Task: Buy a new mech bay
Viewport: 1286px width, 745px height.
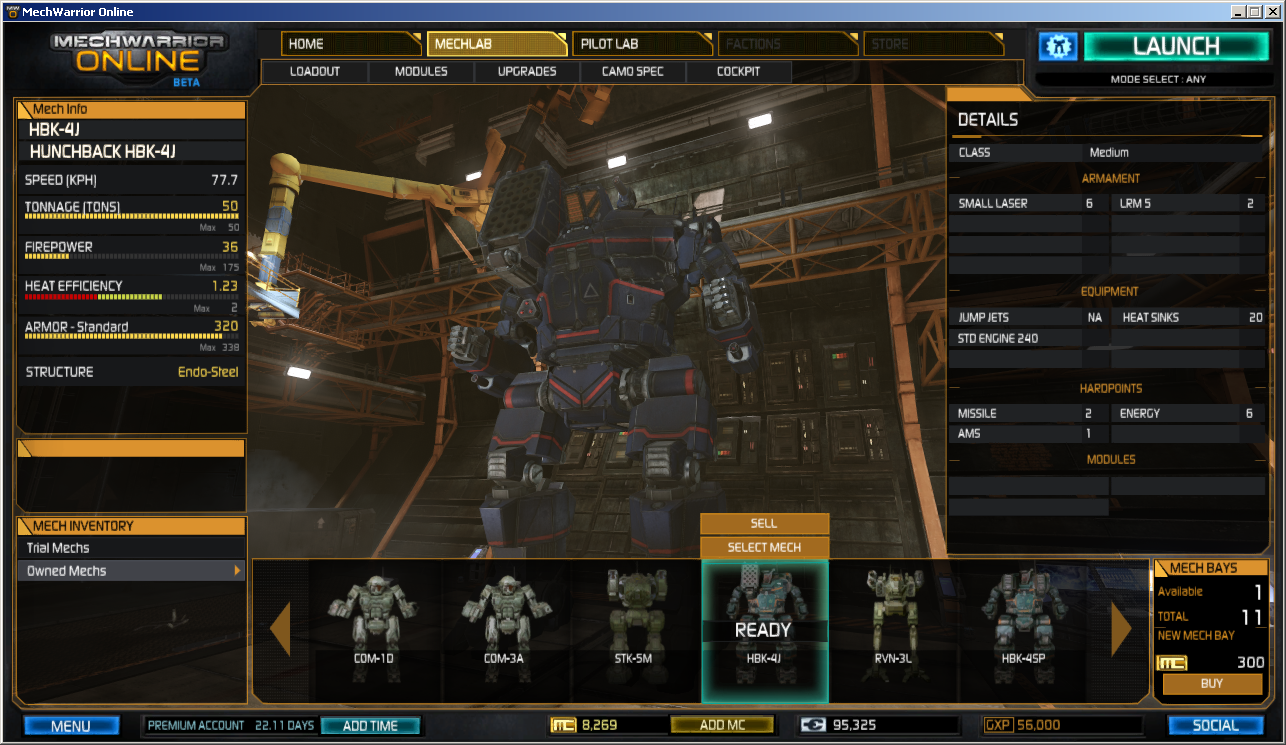Action: (1211, 684)
